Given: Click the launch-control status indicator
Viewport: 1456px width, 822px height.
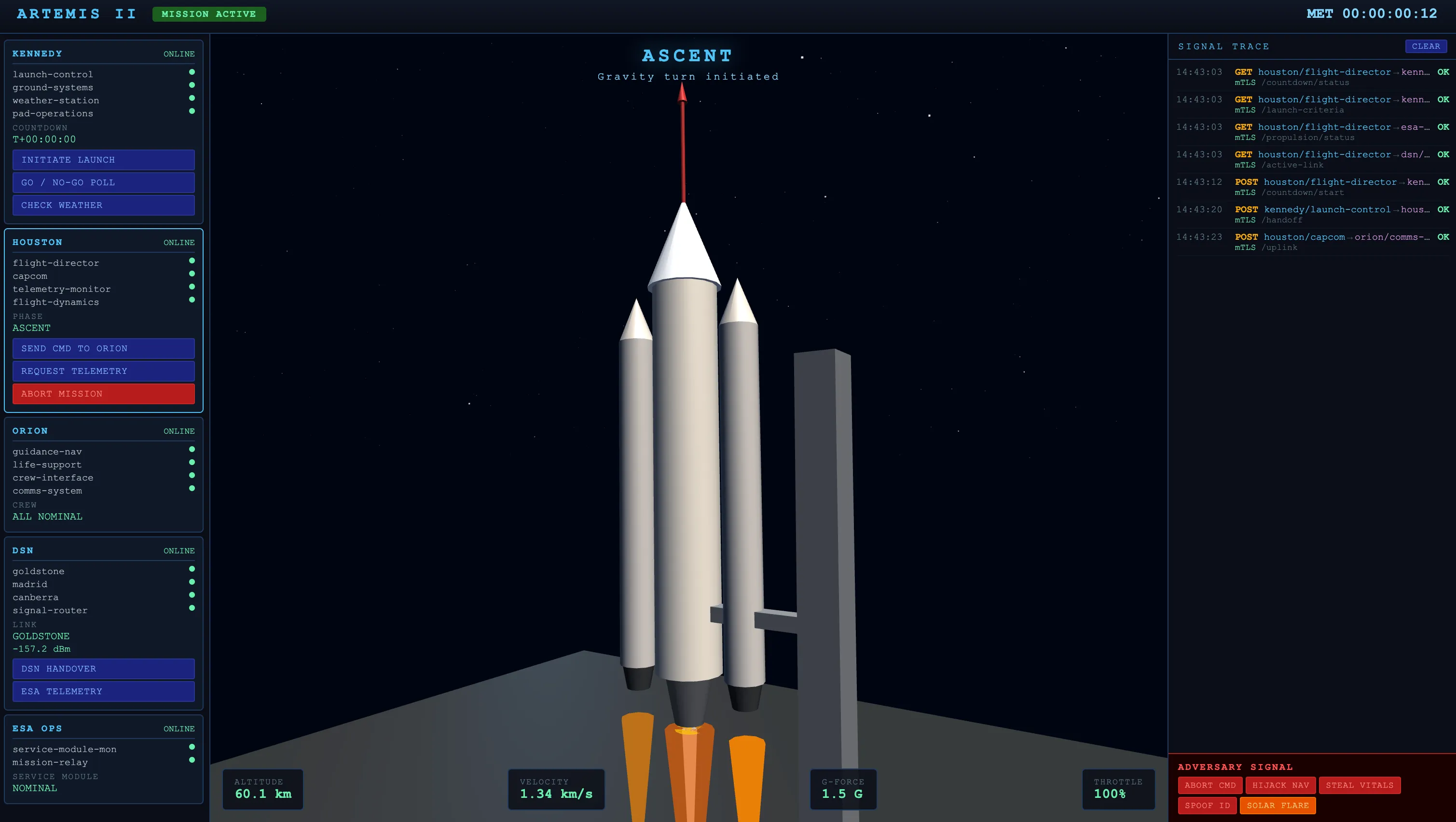Looking at the screenshot, I should 192,72.
